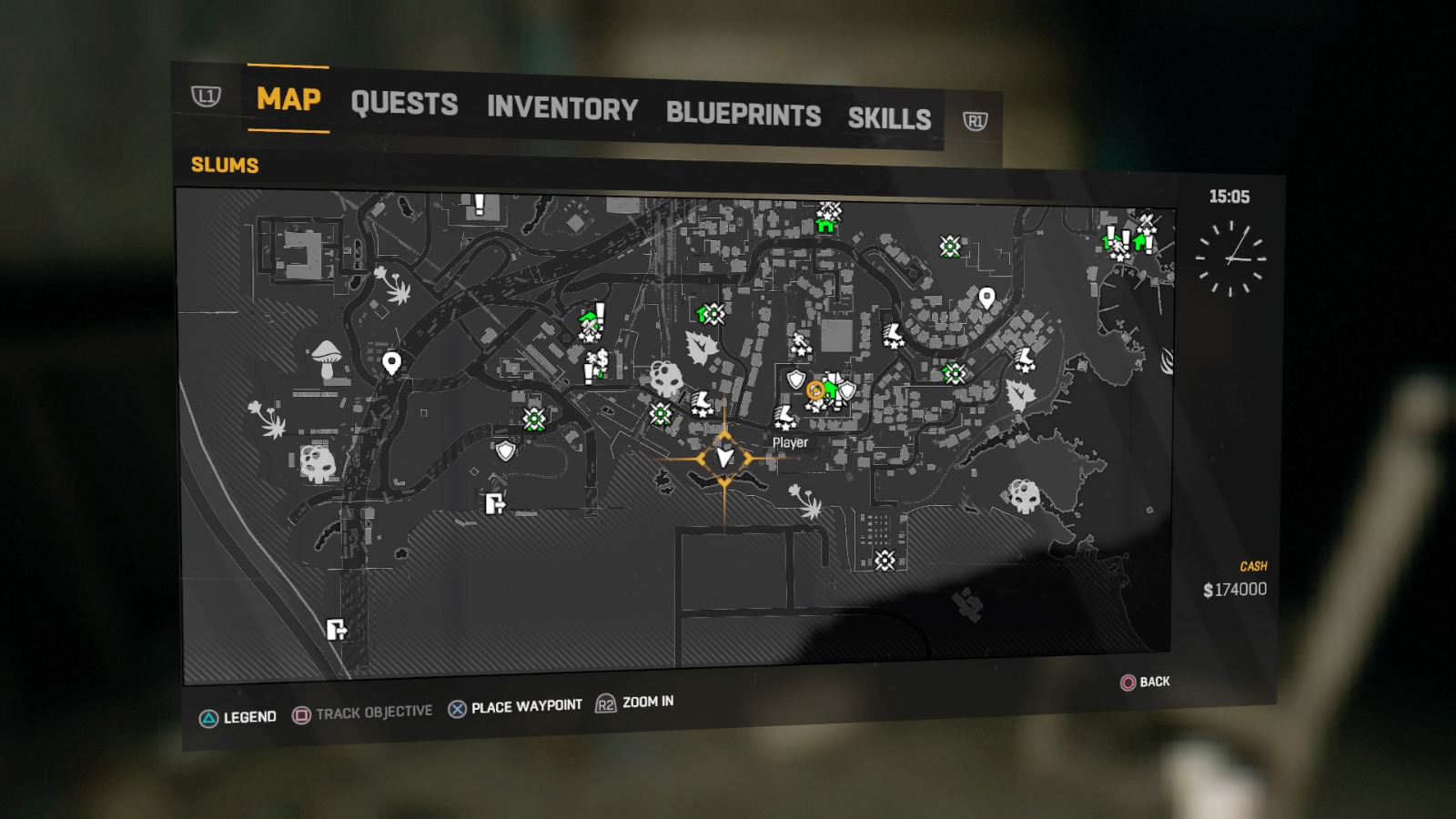The height and width of the screenshot is (819, 1456).
Task: Select the skull danger zone icon
Action: [x=666, y=376]
